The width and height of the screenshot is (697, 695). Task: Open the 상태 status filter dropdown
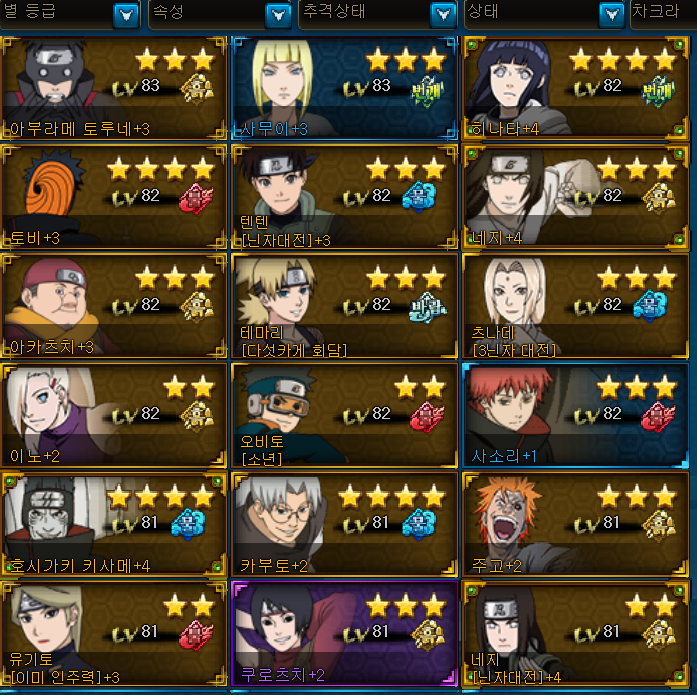click(x=611, y=15)
